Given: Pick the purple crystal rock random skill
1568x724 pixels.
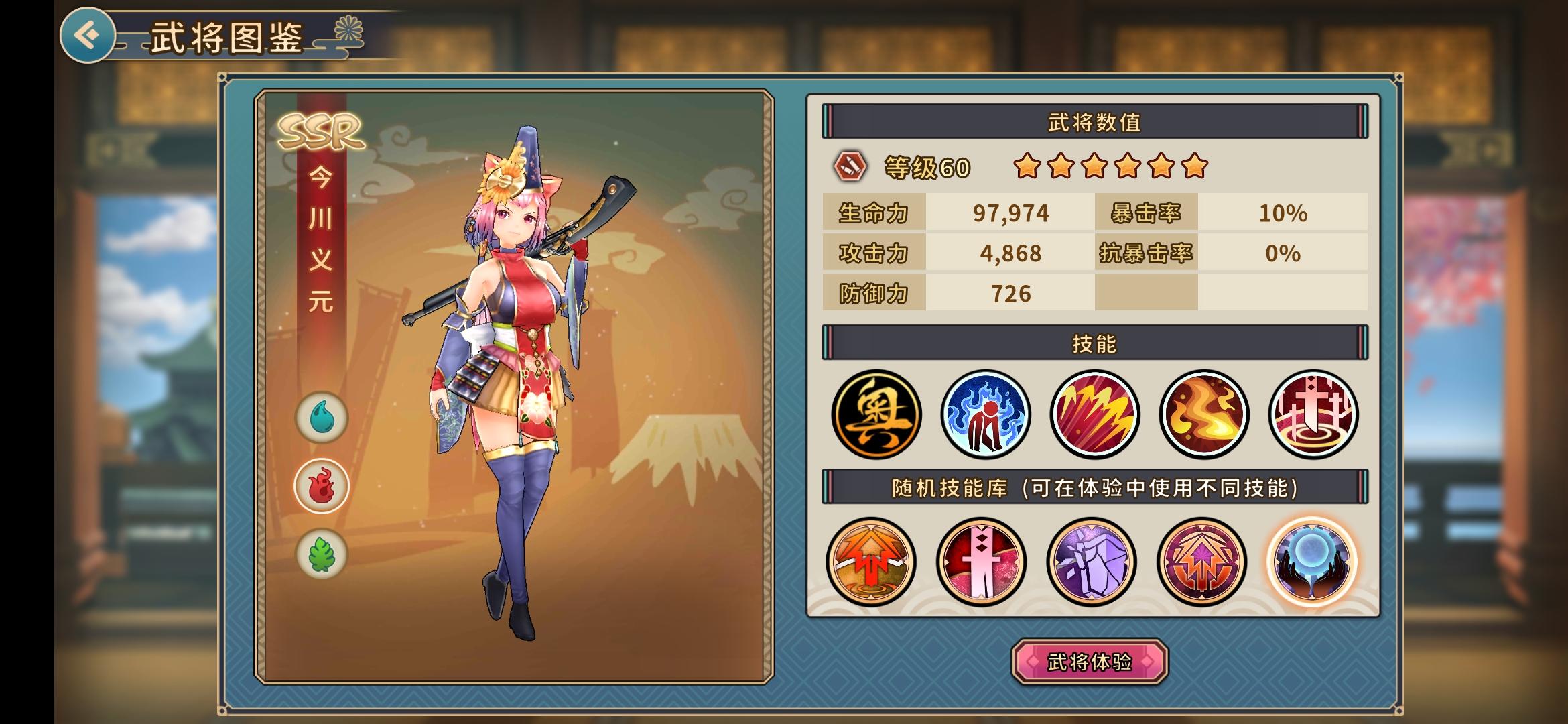Looking at the screenshot, I should click(x=1091, y=561).
